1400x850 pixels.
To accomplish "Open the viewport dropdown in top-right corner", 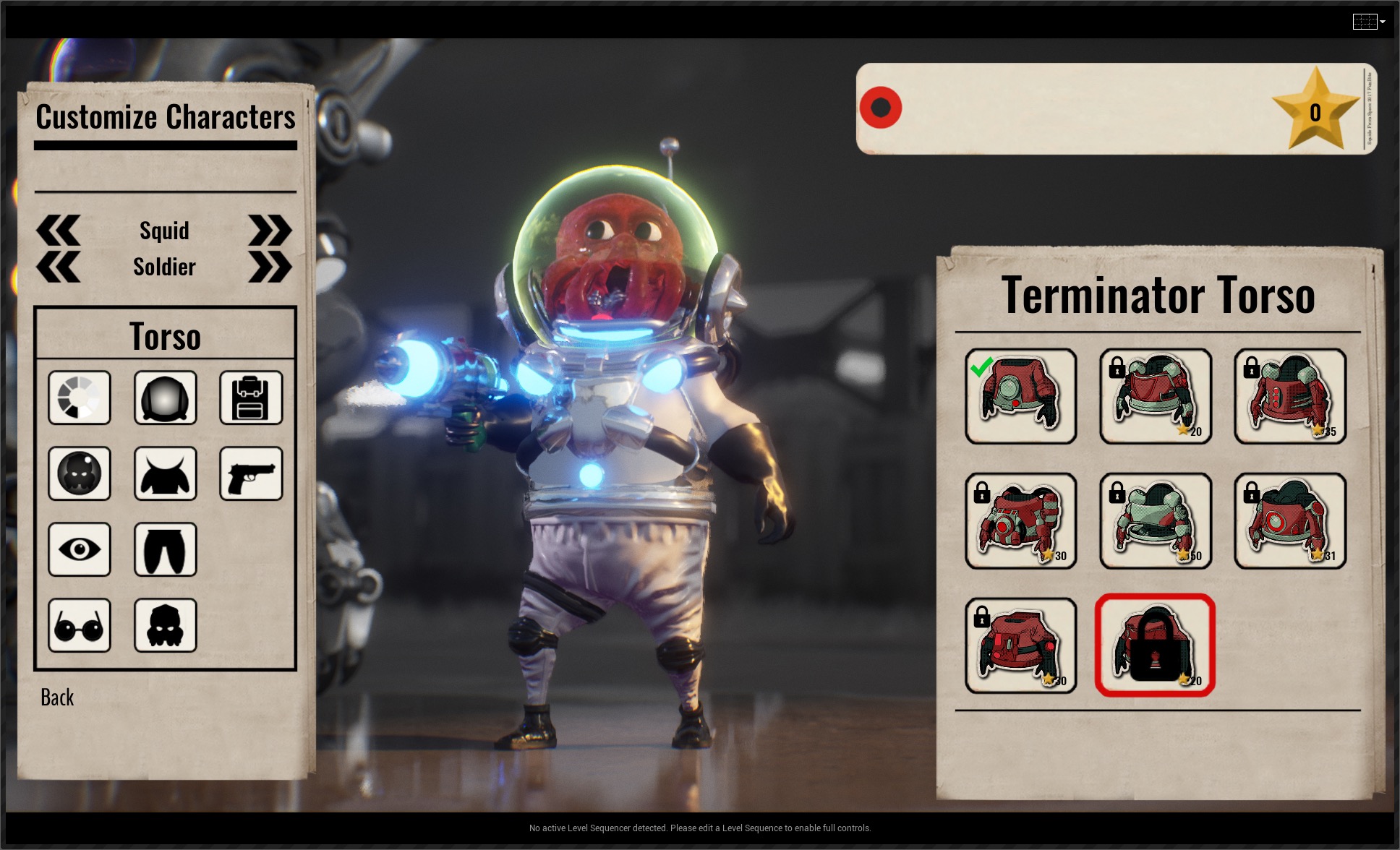I will pos(1369,22).
